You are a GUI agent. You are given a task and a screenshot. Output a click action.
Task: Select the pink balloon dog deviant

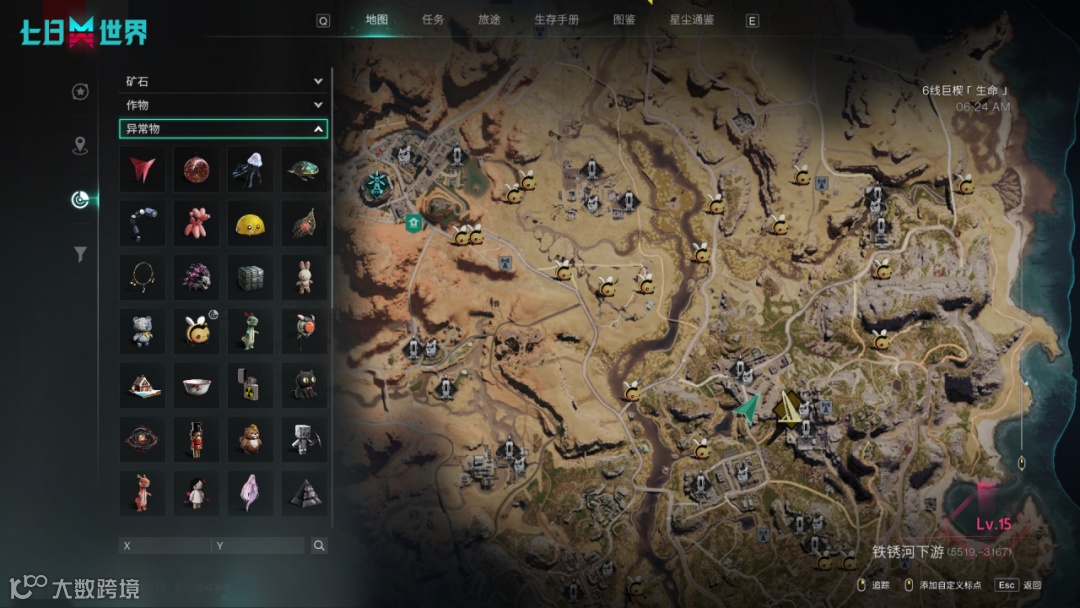click(x=196, y=223)
